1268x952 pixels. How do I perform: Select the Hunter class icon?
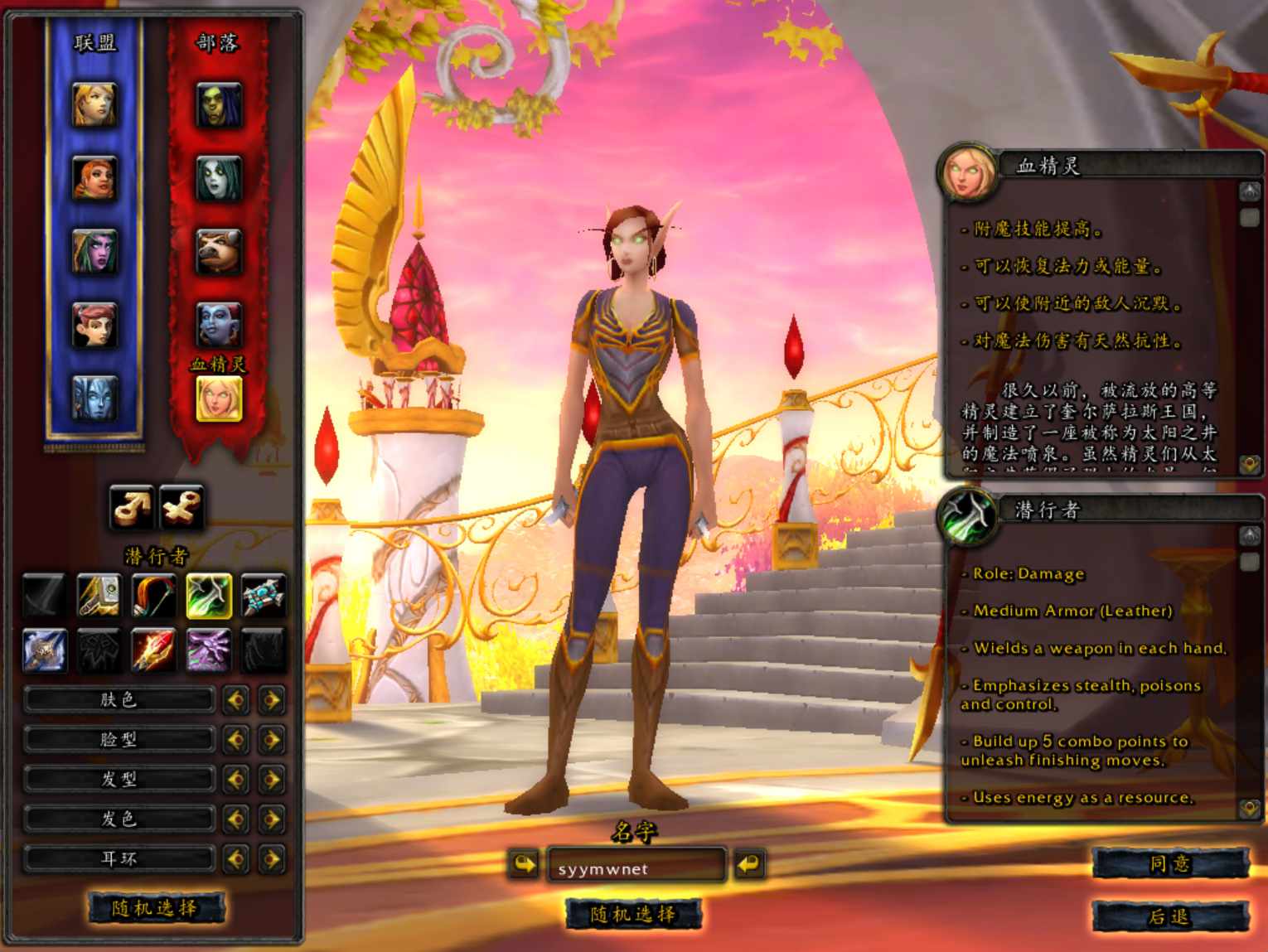[153, 596]
